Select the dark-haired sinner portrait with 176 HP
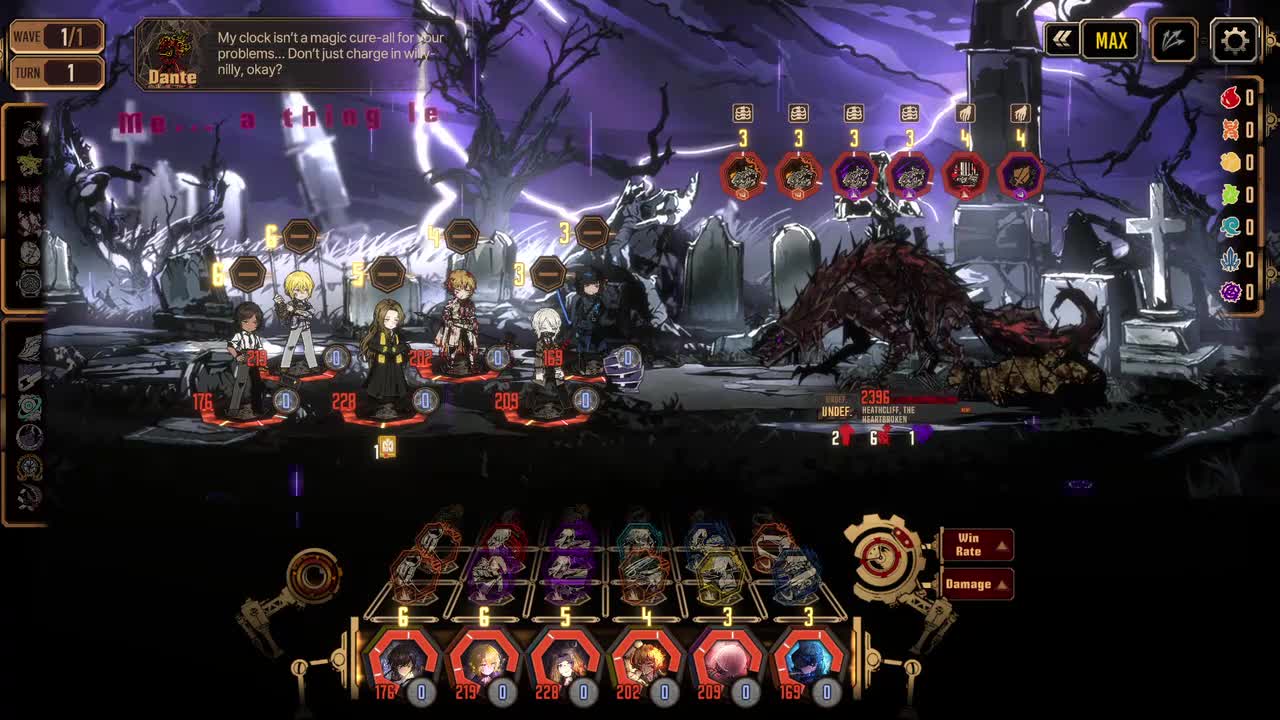The height and width of the screenshot is (720, 1280). 404,660
